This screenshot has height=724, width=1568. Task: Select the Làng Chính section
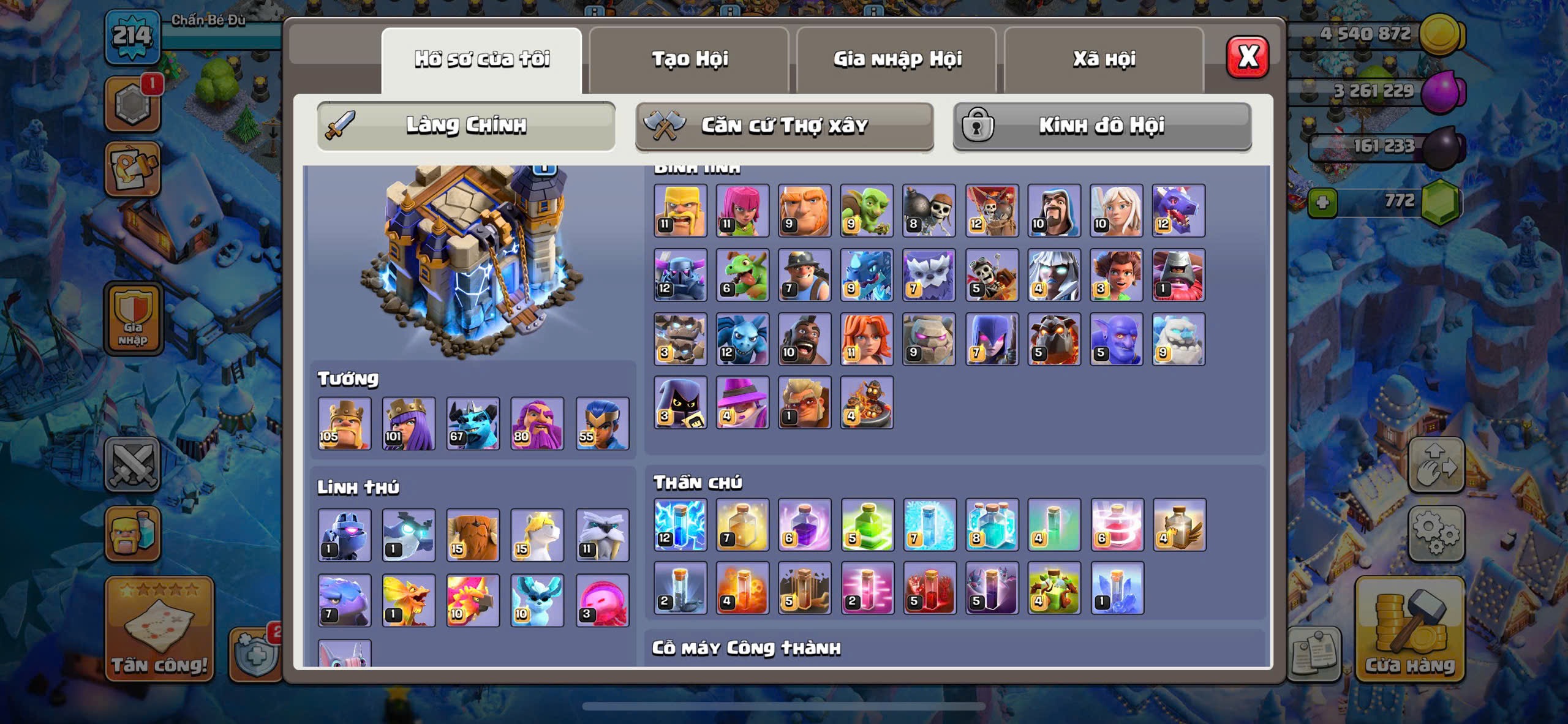point(466,126)
